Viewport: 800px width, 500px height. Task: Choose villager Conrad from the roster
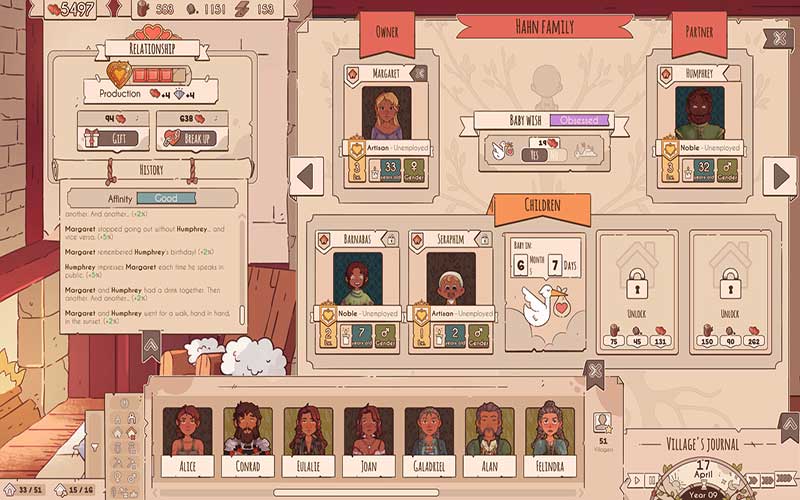(247, 437)
